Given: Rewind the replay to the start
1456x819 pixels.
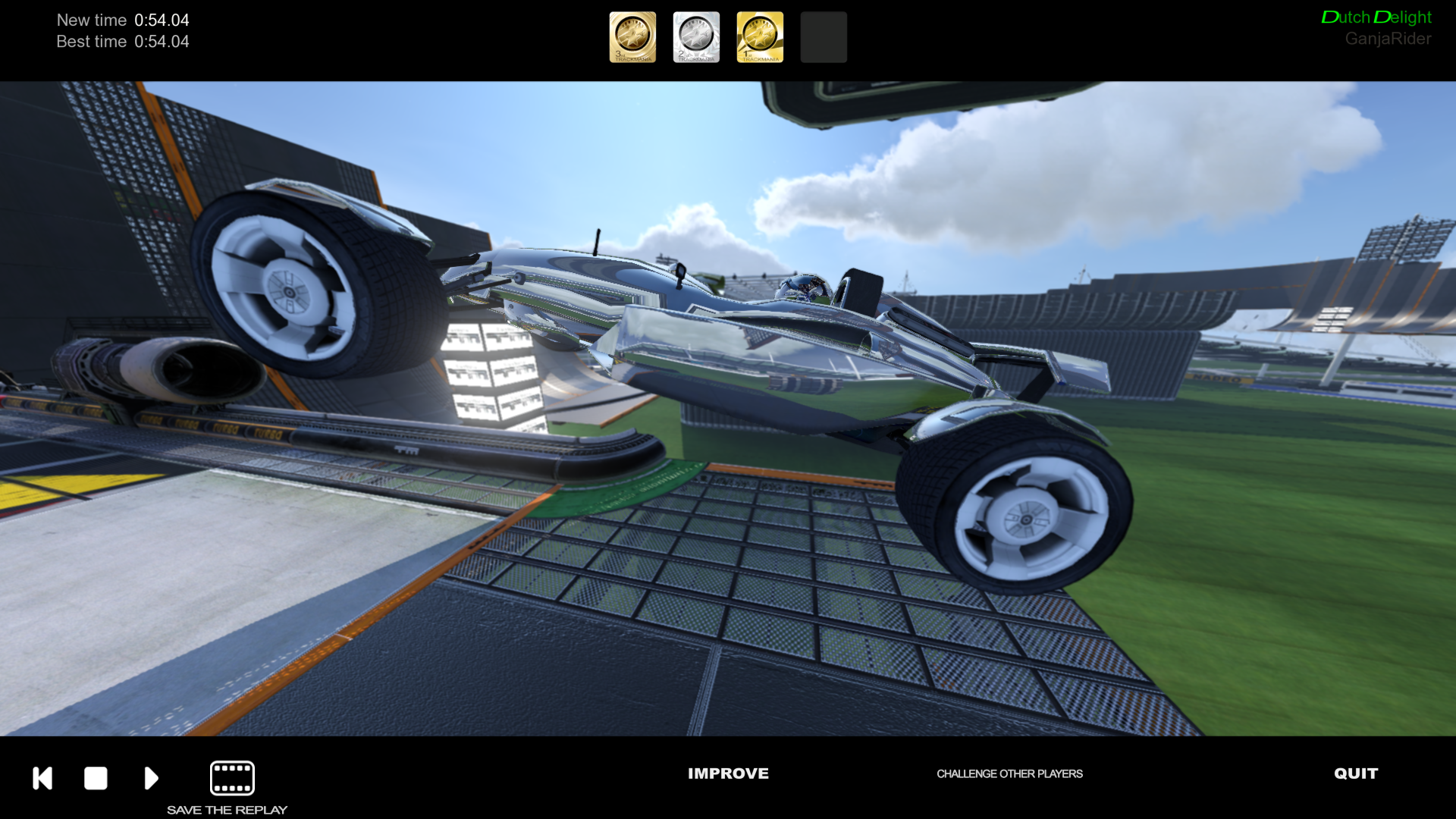Looking at the screenshot, I should pyautogui.click(x=42, y=778).
